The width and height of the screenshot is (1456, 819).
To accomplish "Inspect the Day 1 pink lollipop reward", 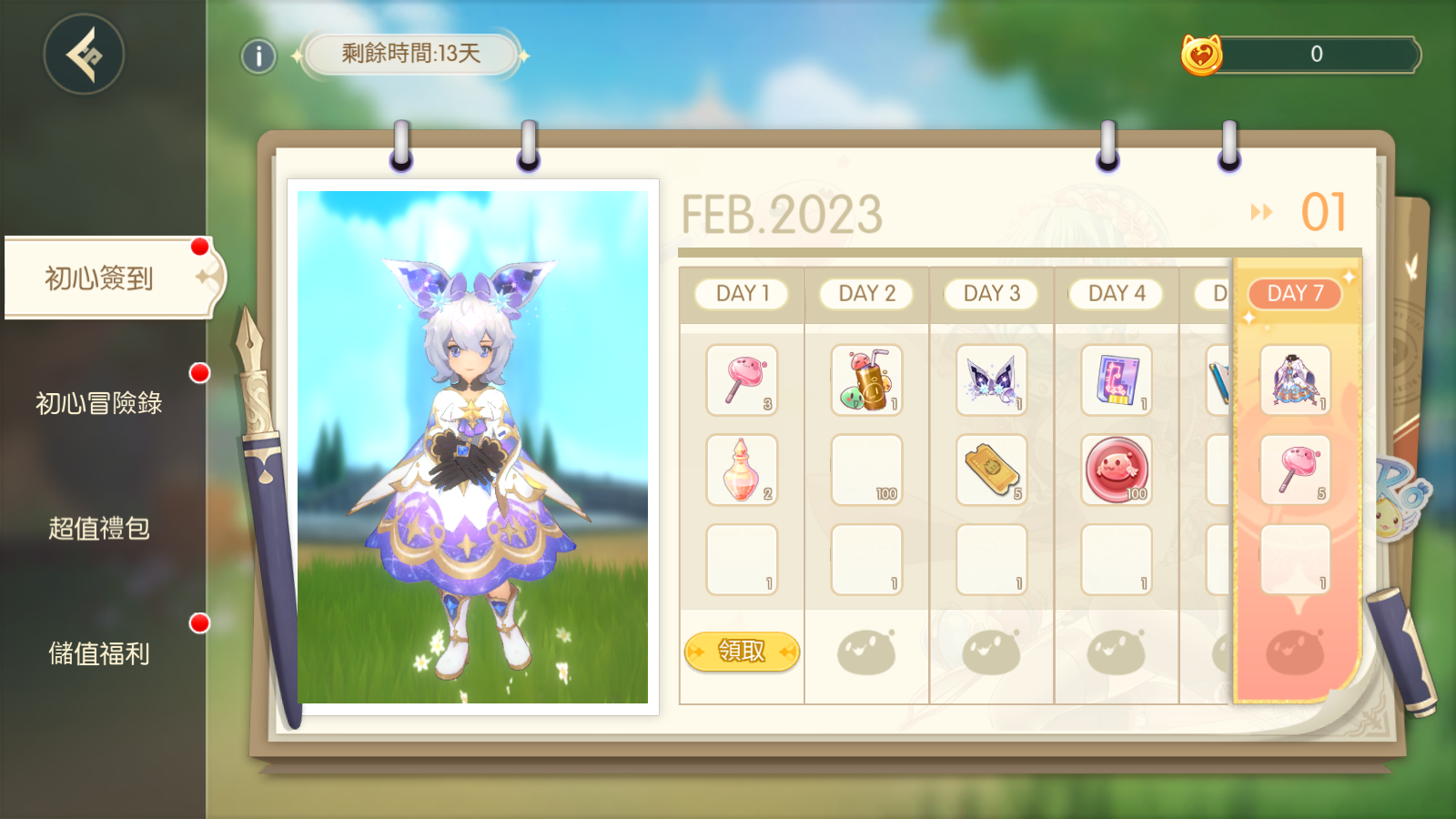I will tap(742, 380).
